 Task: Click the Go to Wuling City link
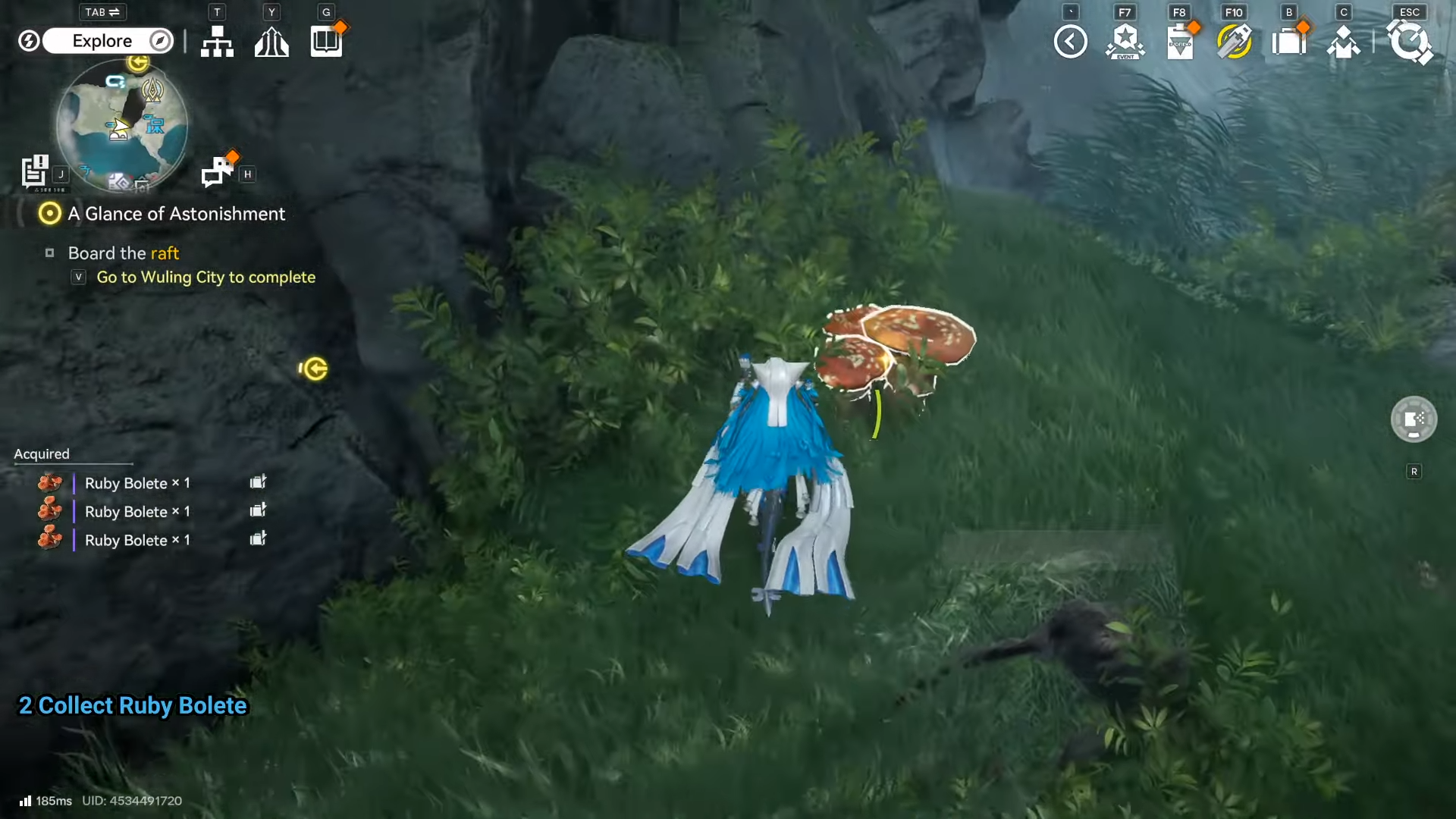point(205,278)
